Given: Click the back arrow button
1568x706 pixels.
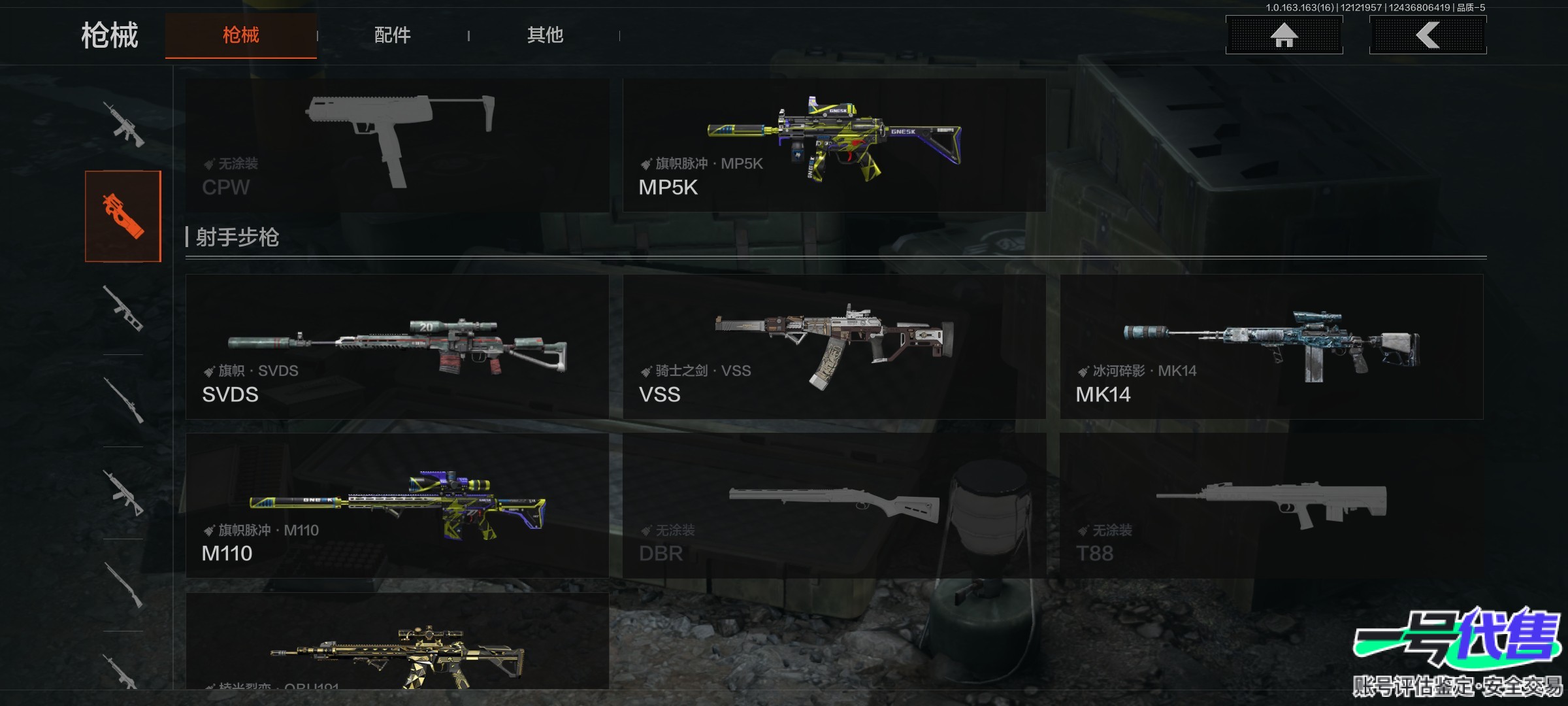Looking at the screenshot, I should tap(1428, 35).
